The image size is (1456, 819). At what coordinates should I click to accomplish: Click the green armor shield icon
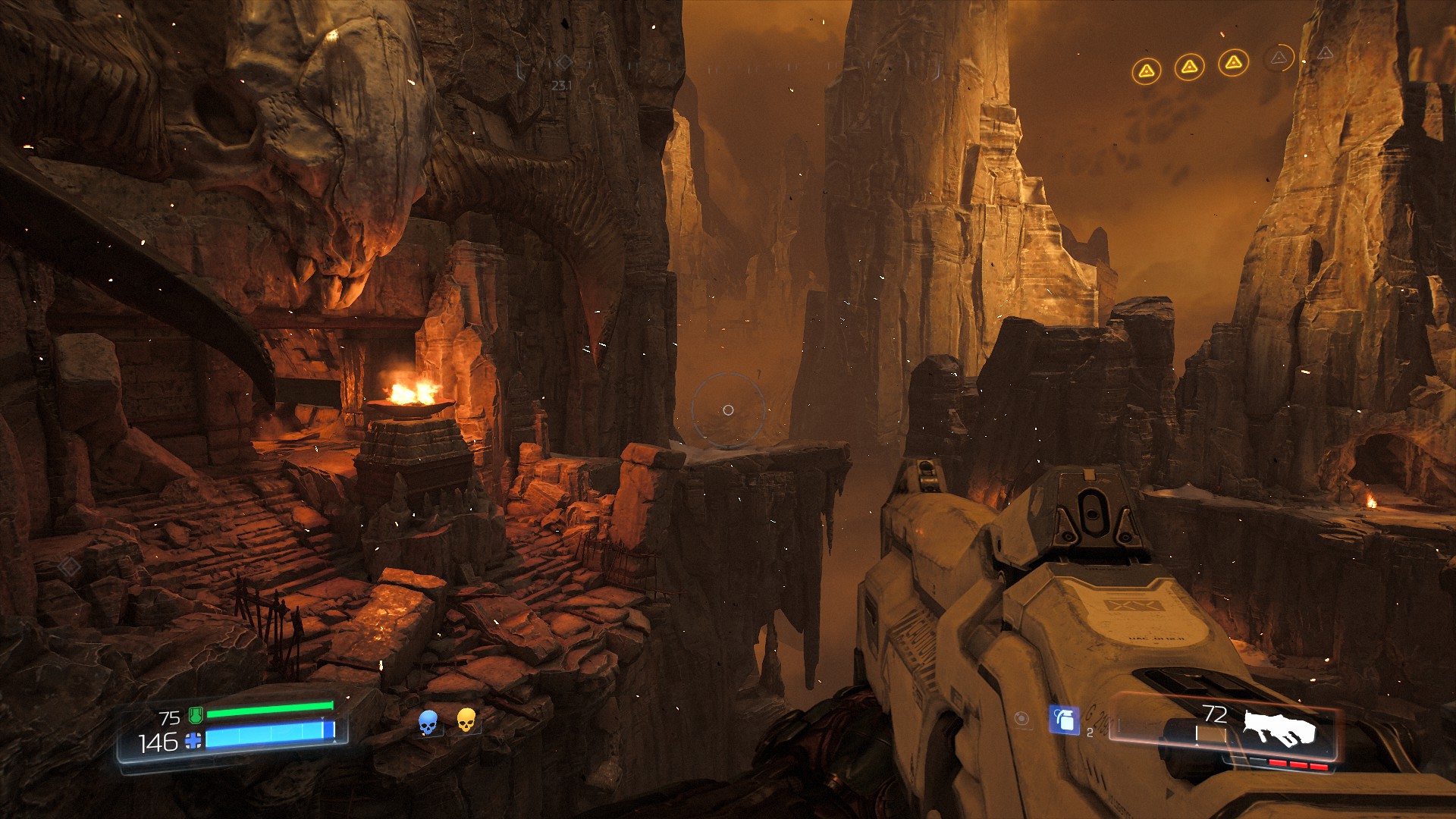(195, 715)
